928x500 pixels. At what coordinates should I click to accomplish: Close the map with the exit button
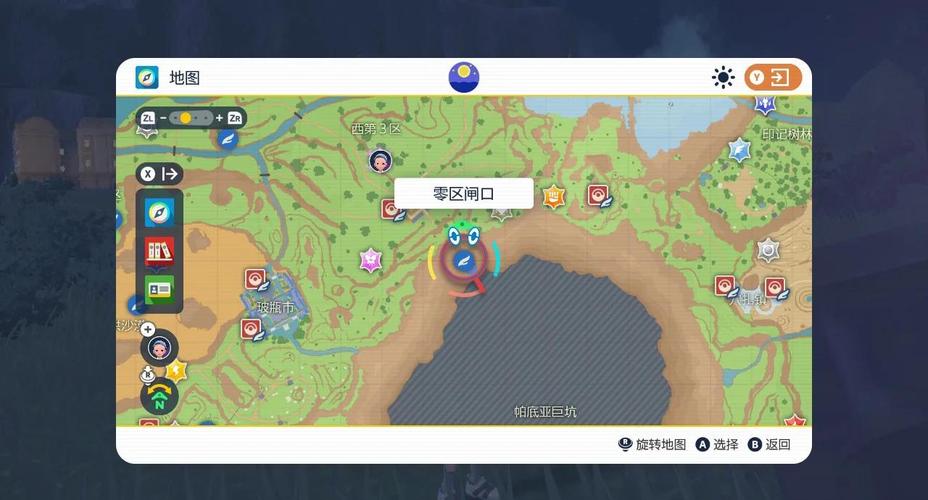[773, 77]
